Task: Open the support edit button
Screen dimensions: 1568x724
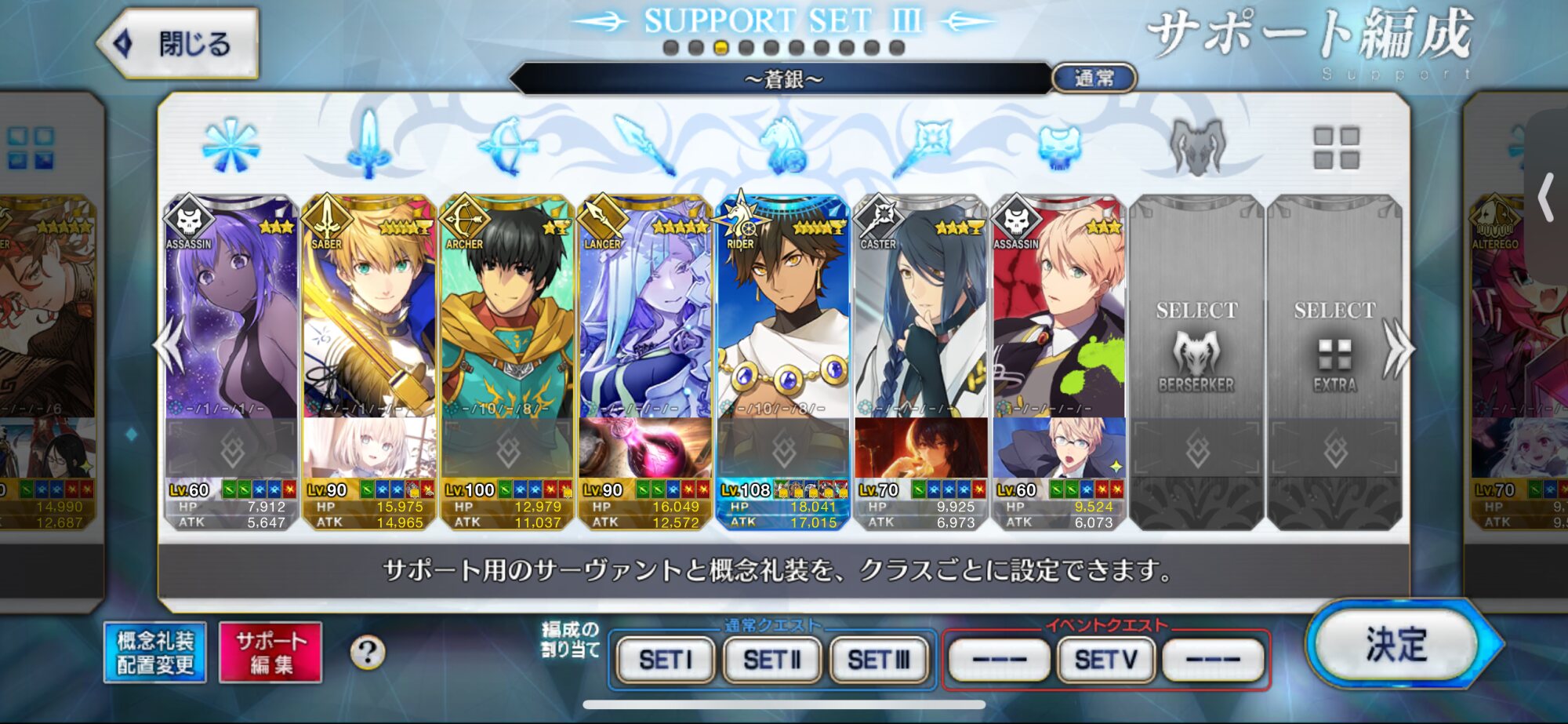Action: tap(270, 653)
